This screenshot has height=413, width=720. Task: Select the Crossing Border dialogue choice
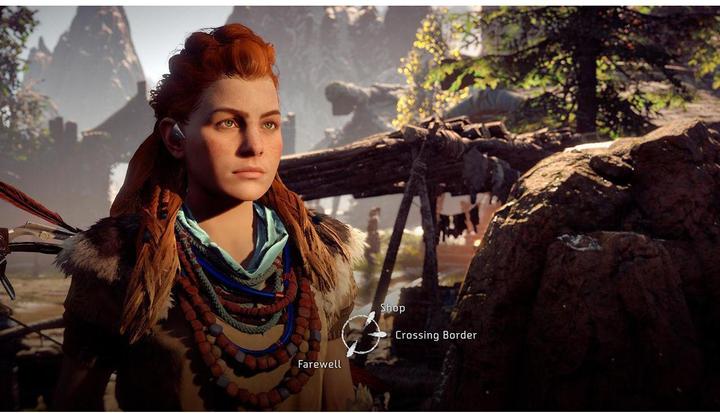coord(435,335)
